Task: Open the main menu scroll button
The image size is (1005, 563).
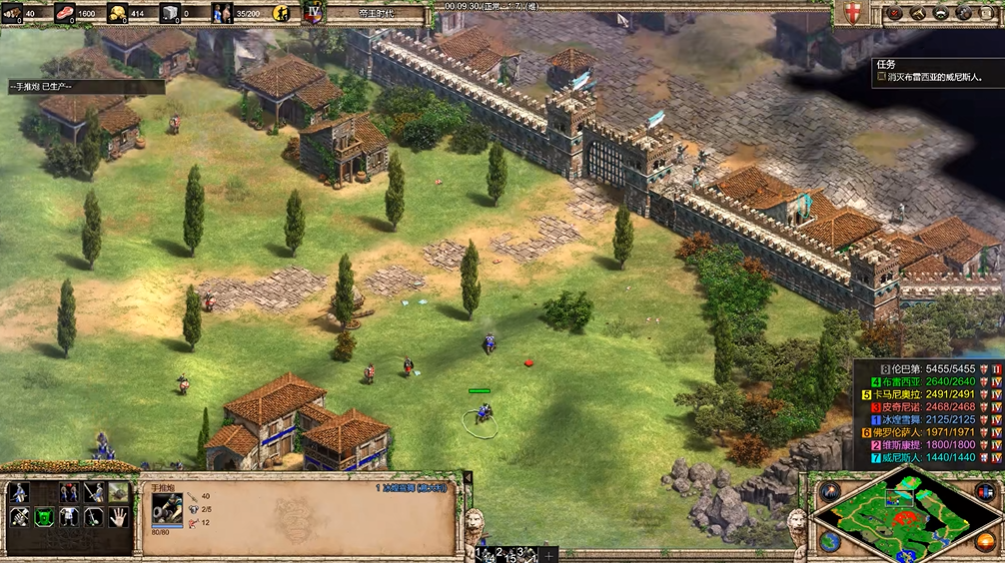Action: pos(987,13)
